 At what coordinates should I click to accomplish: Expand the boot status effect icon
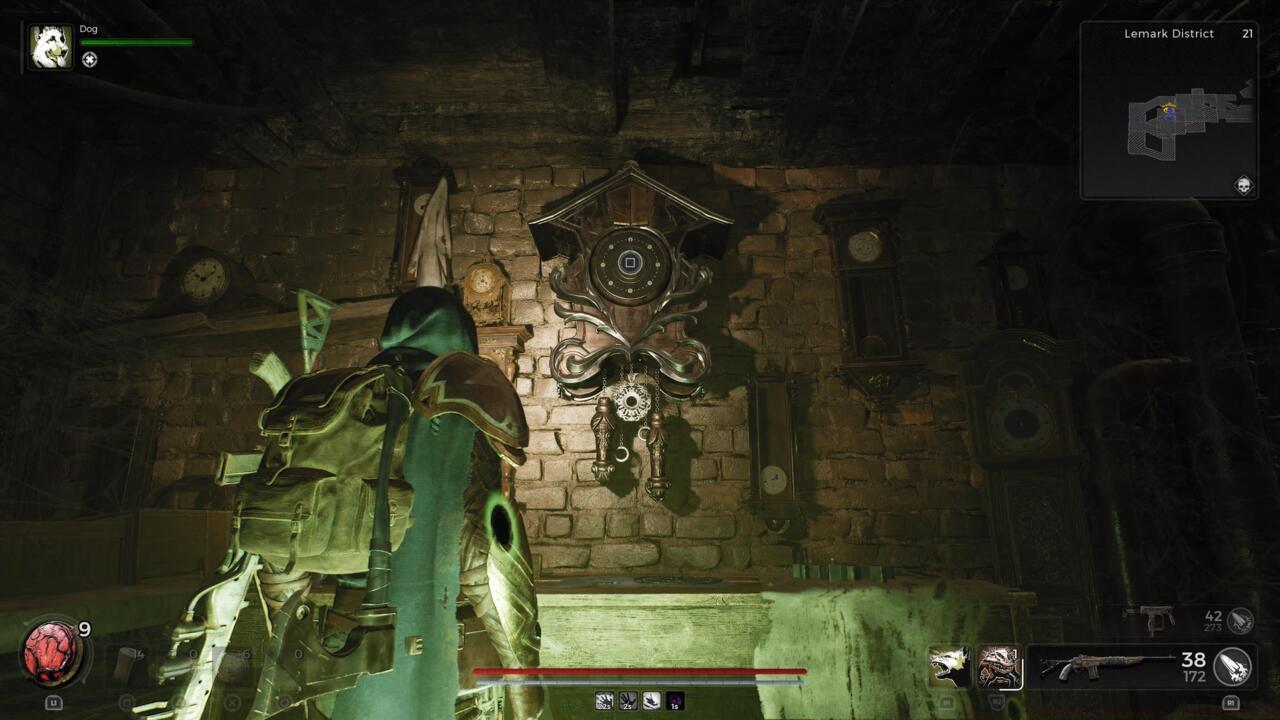[652, 700]
